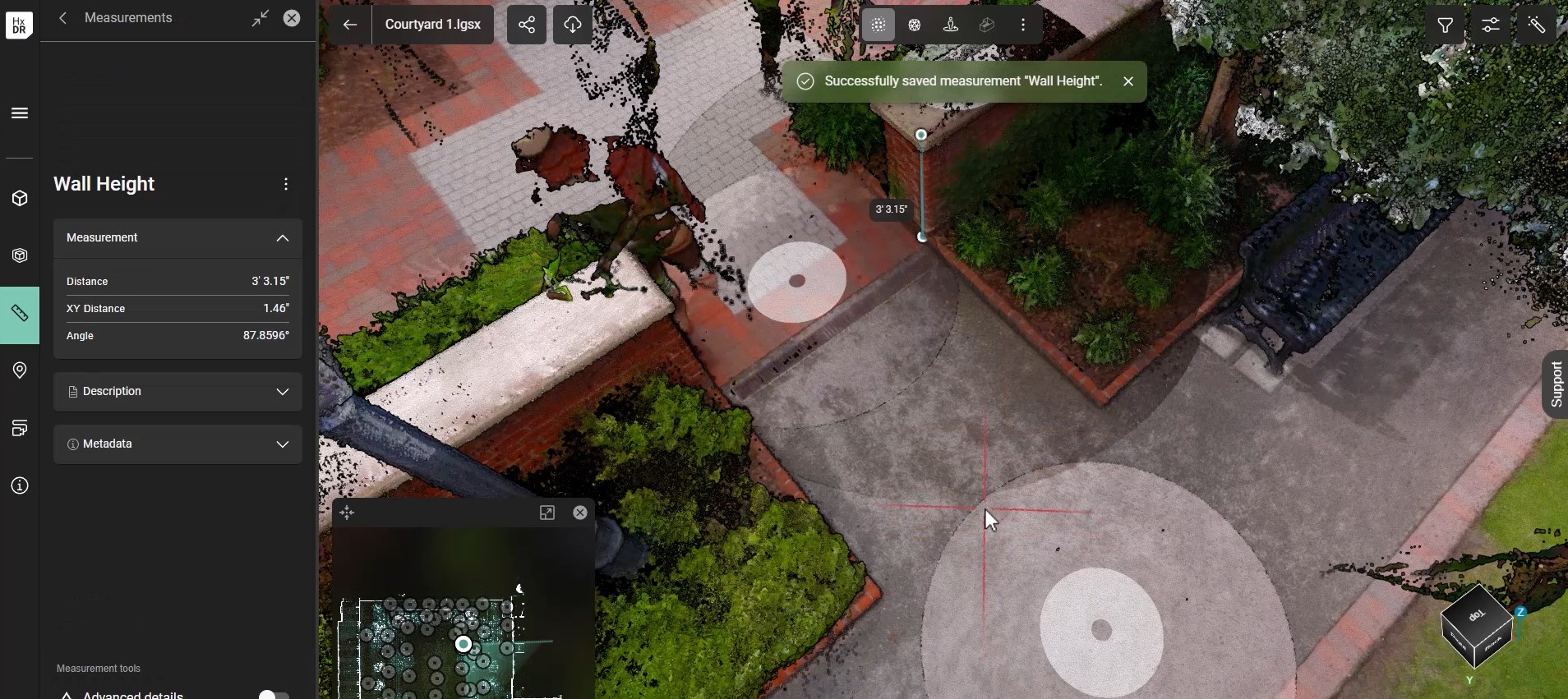Viewport: 1568px width, 699px height.
Task: Expand the Metadata section
Action: tap(282, 444)
